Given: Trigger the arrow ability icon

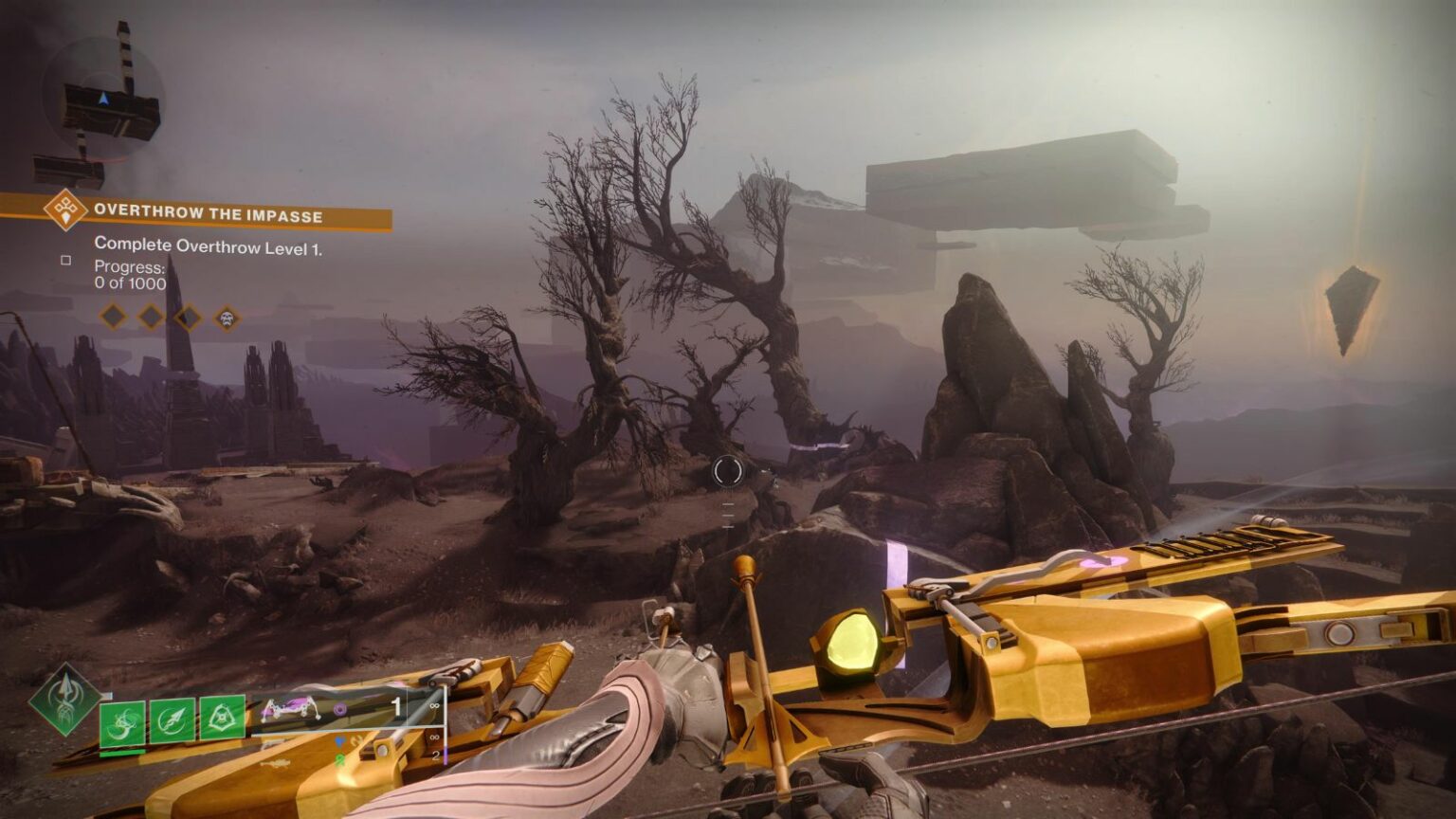Looking at the screenshot, I should click(173, 719).
